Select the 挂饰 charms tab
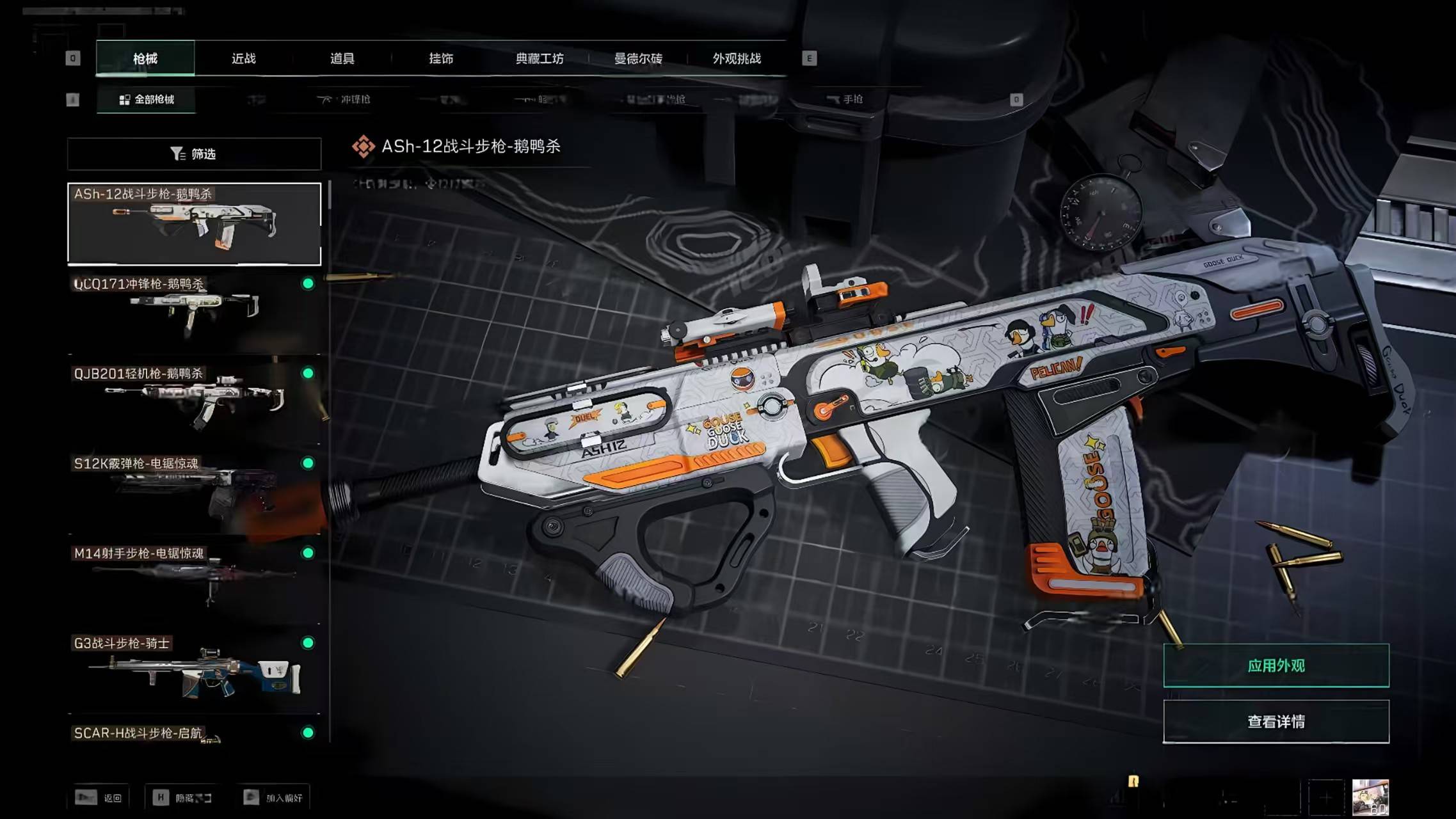The width and height of the screenshot is (1456, 819). coord(441,59)
